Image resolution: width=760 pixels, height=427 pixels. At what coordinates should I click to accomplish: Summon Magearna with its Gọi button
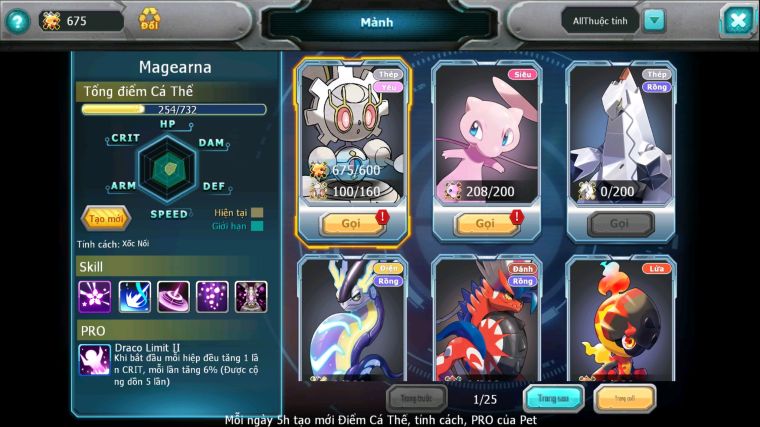pos(351,223)
